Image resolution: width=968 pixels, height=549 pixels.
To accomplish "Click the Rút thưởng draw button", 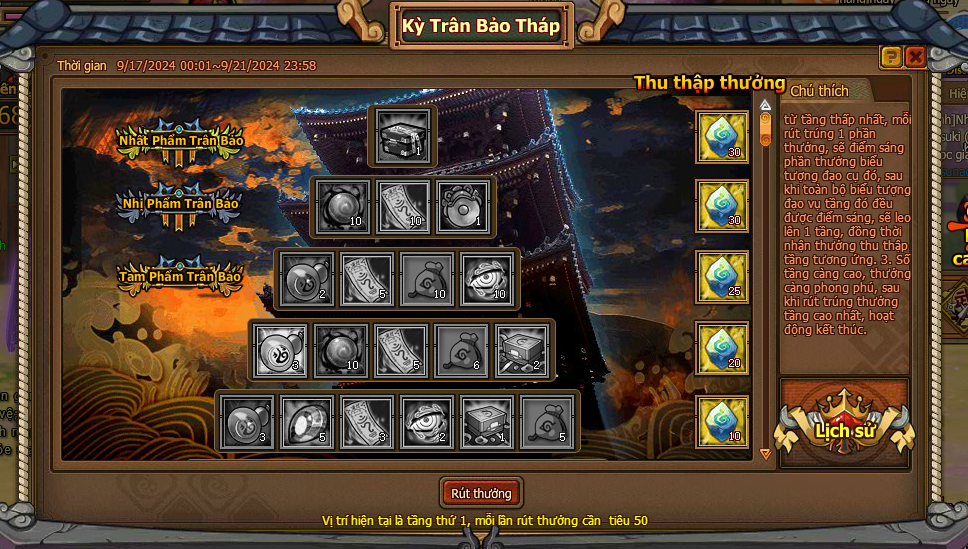I will [481, 493].
